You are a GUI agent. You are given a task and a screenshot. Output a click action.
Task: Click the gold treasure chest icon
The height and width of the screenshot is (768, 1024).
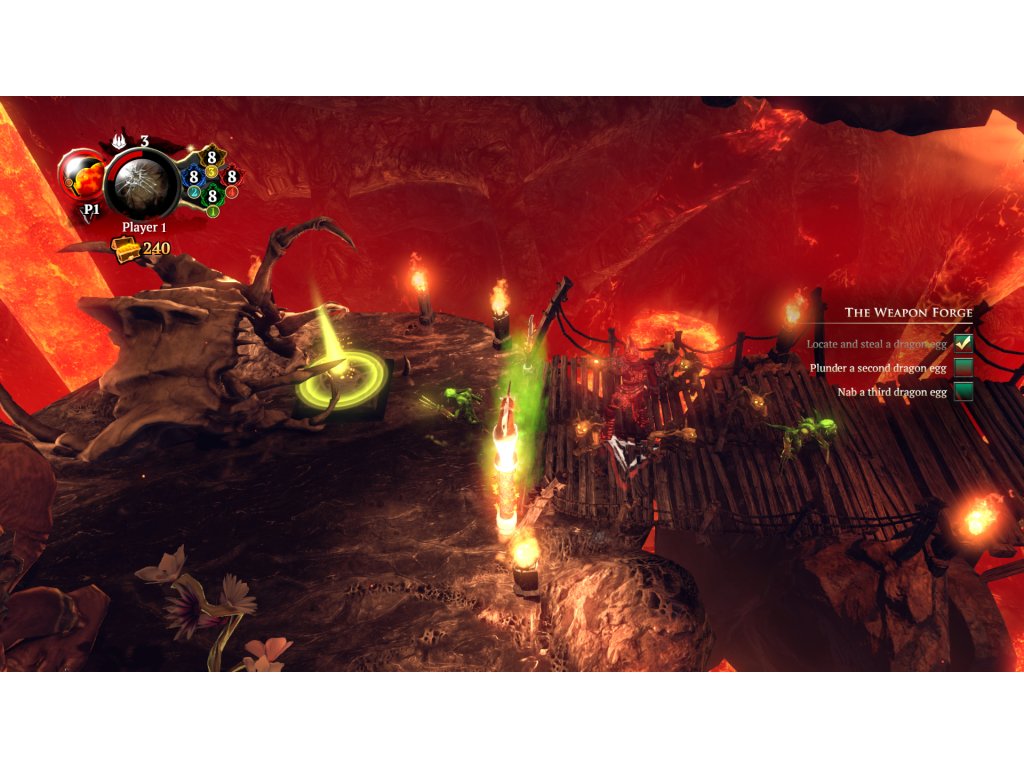click(x=126, y=250)
